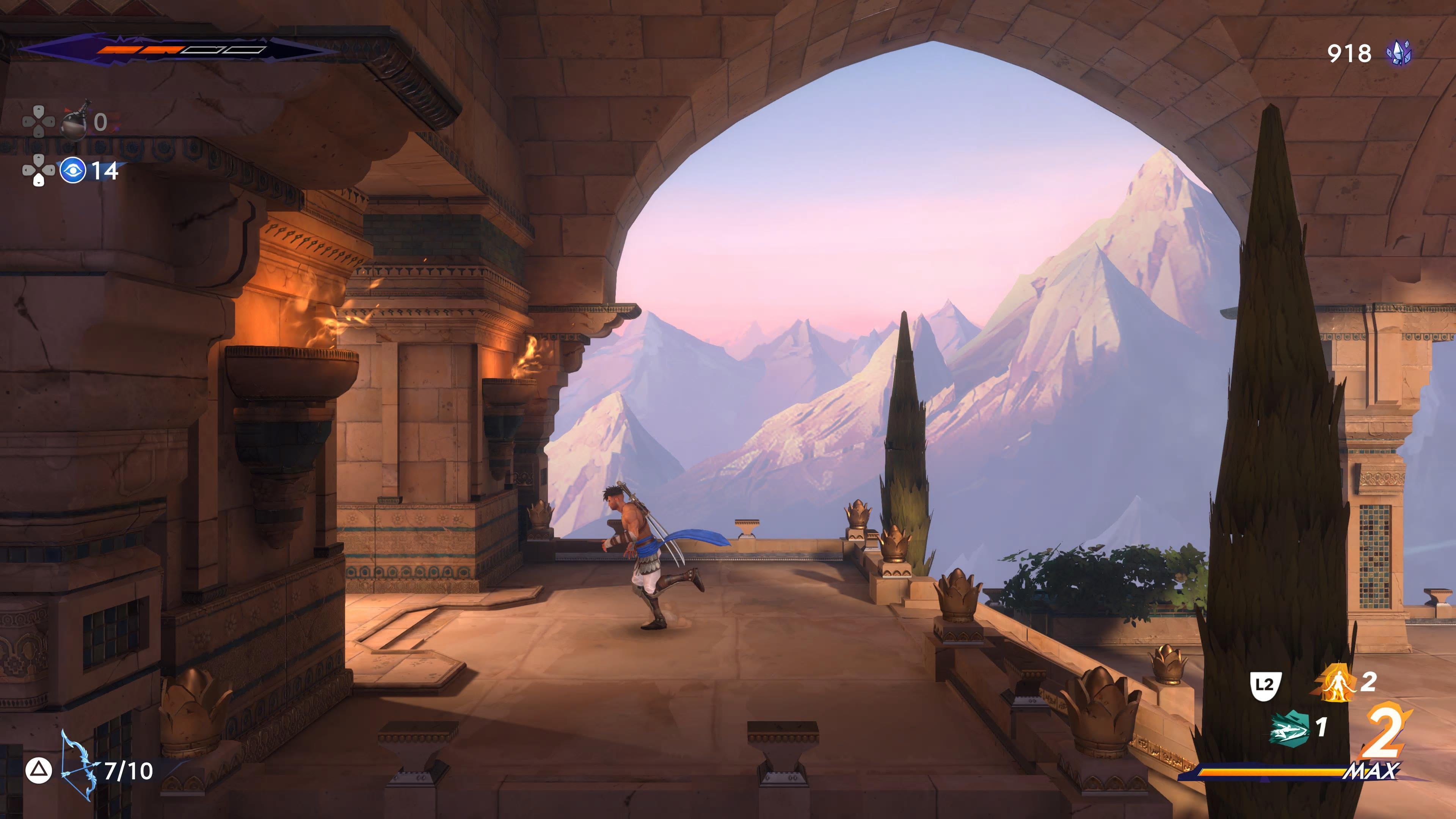Click the blue eye amulet icon
1456x819 pixels.
(x=73, y=171)
